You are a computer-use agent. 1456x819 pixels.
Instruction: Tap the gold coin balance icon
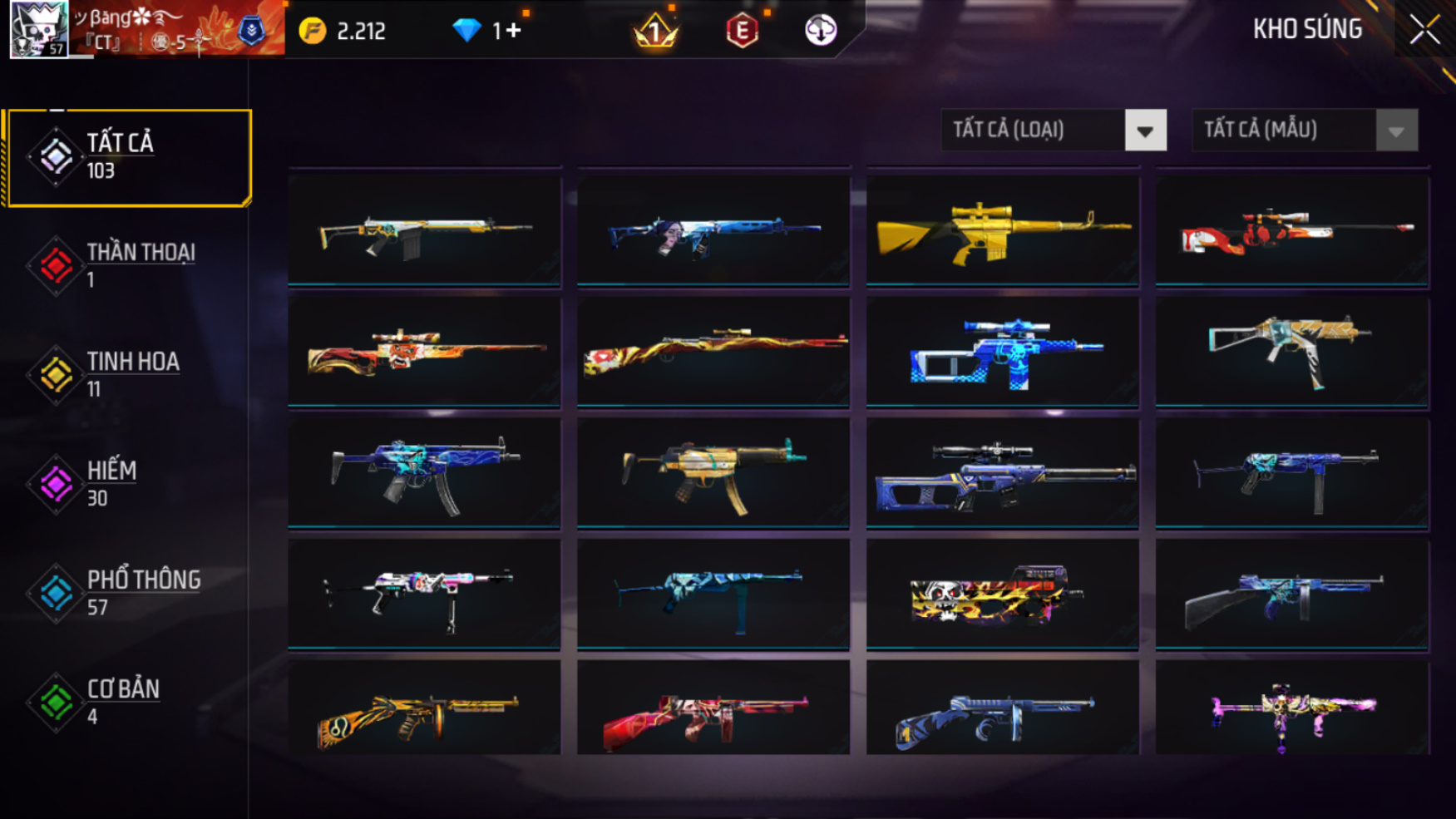(313, 32)
